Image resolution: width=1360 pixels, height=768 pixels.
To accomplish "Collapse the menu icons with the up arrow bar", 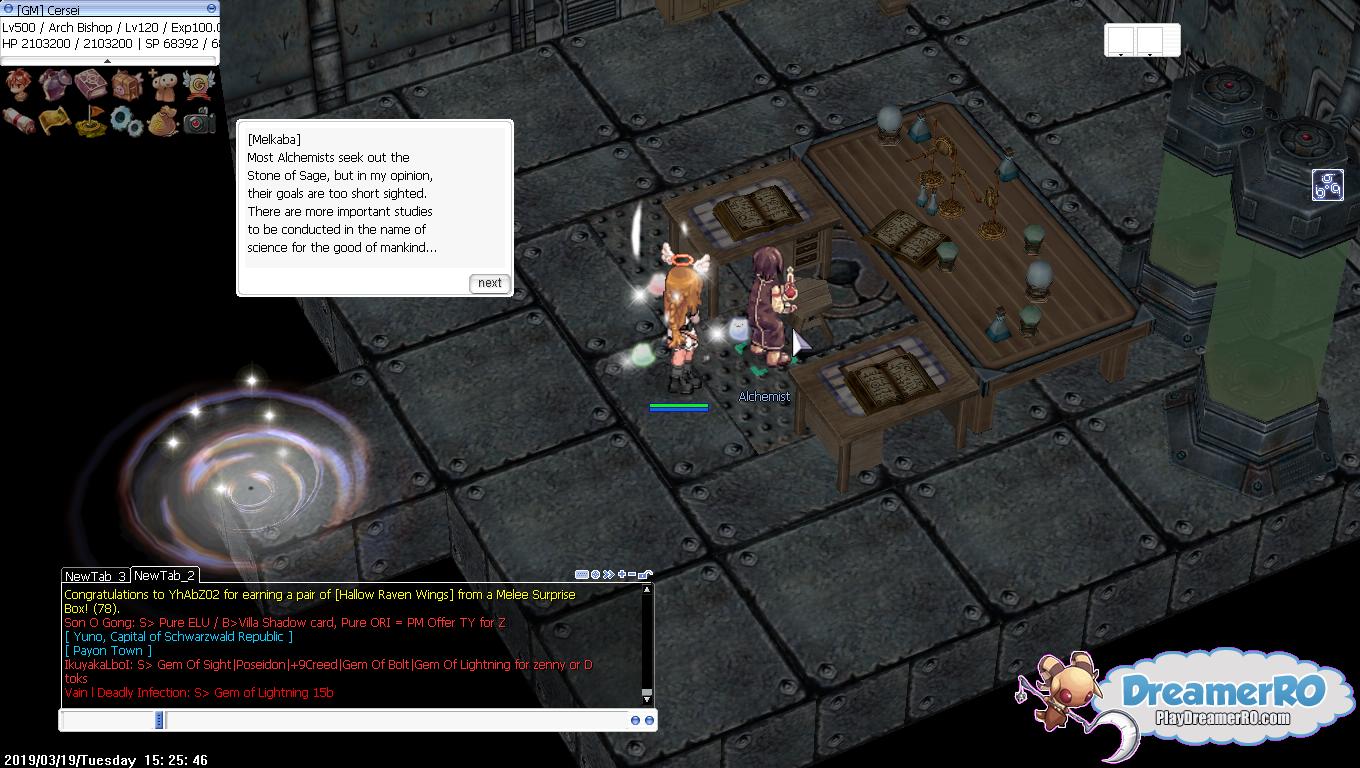I will coord(108,61).
